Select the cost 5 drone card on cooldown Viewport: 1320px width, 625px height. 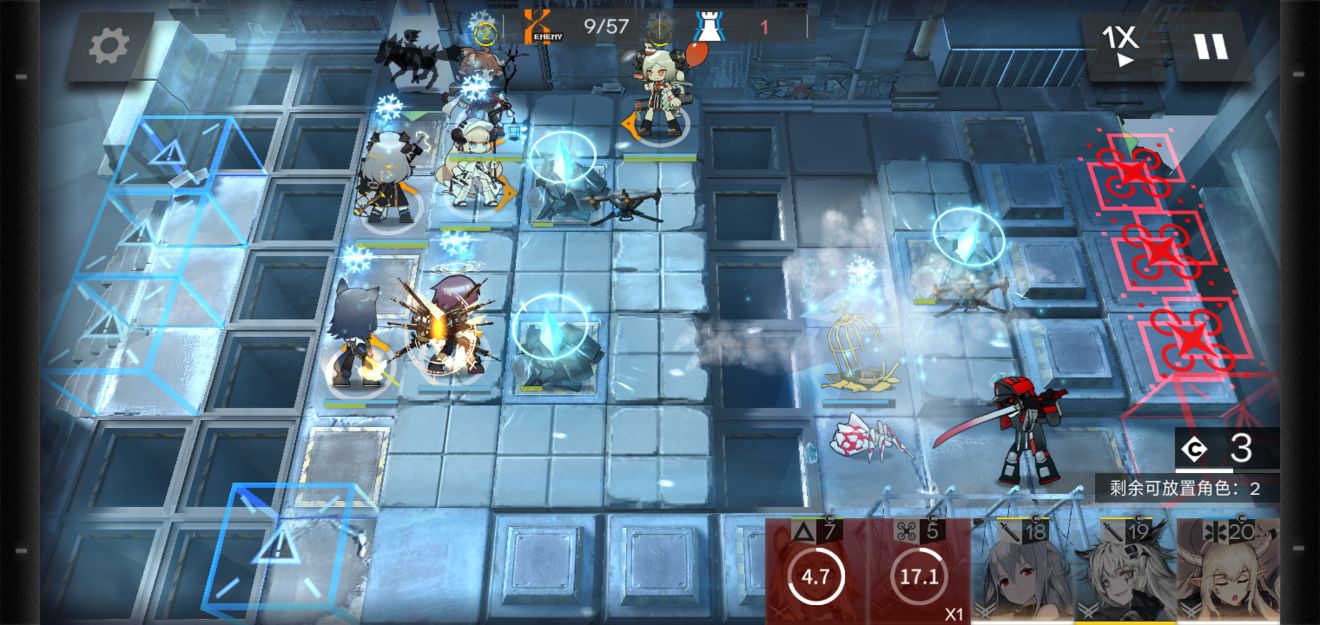point(919,572)
